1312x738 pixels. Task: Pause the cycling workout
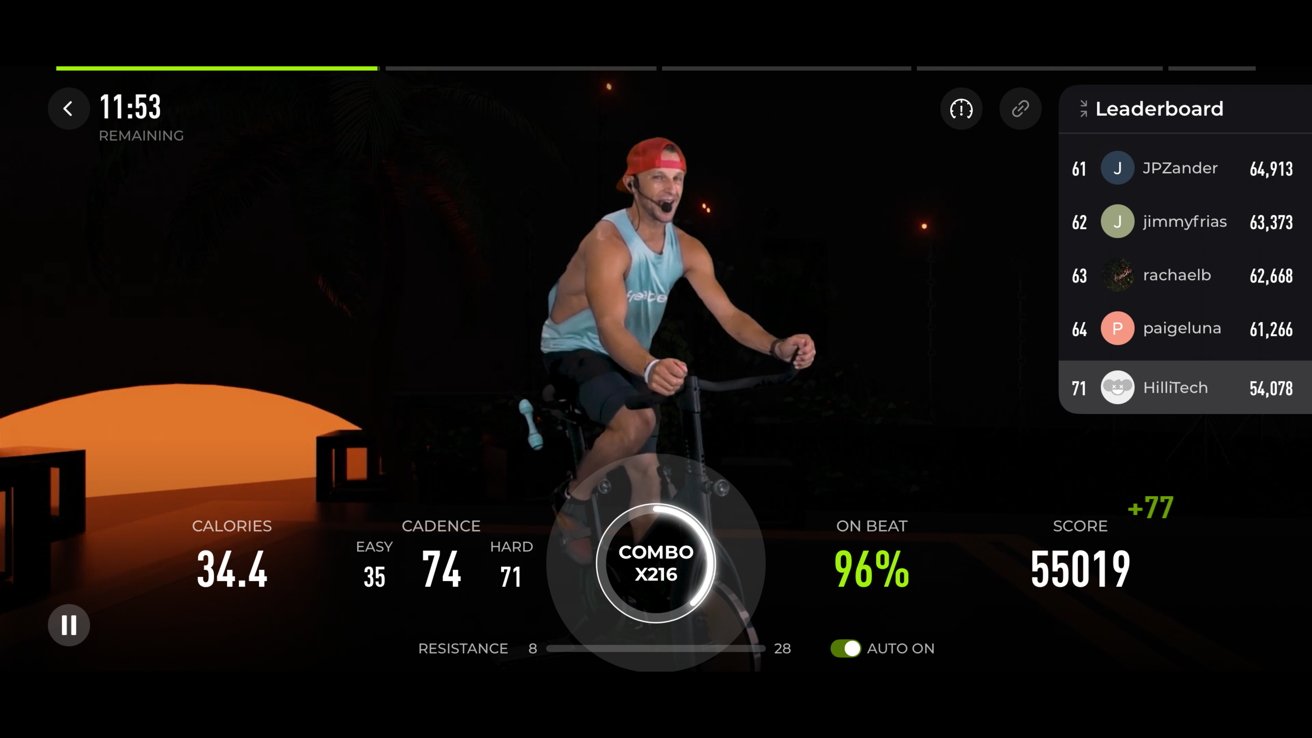(x=69, y=626)
